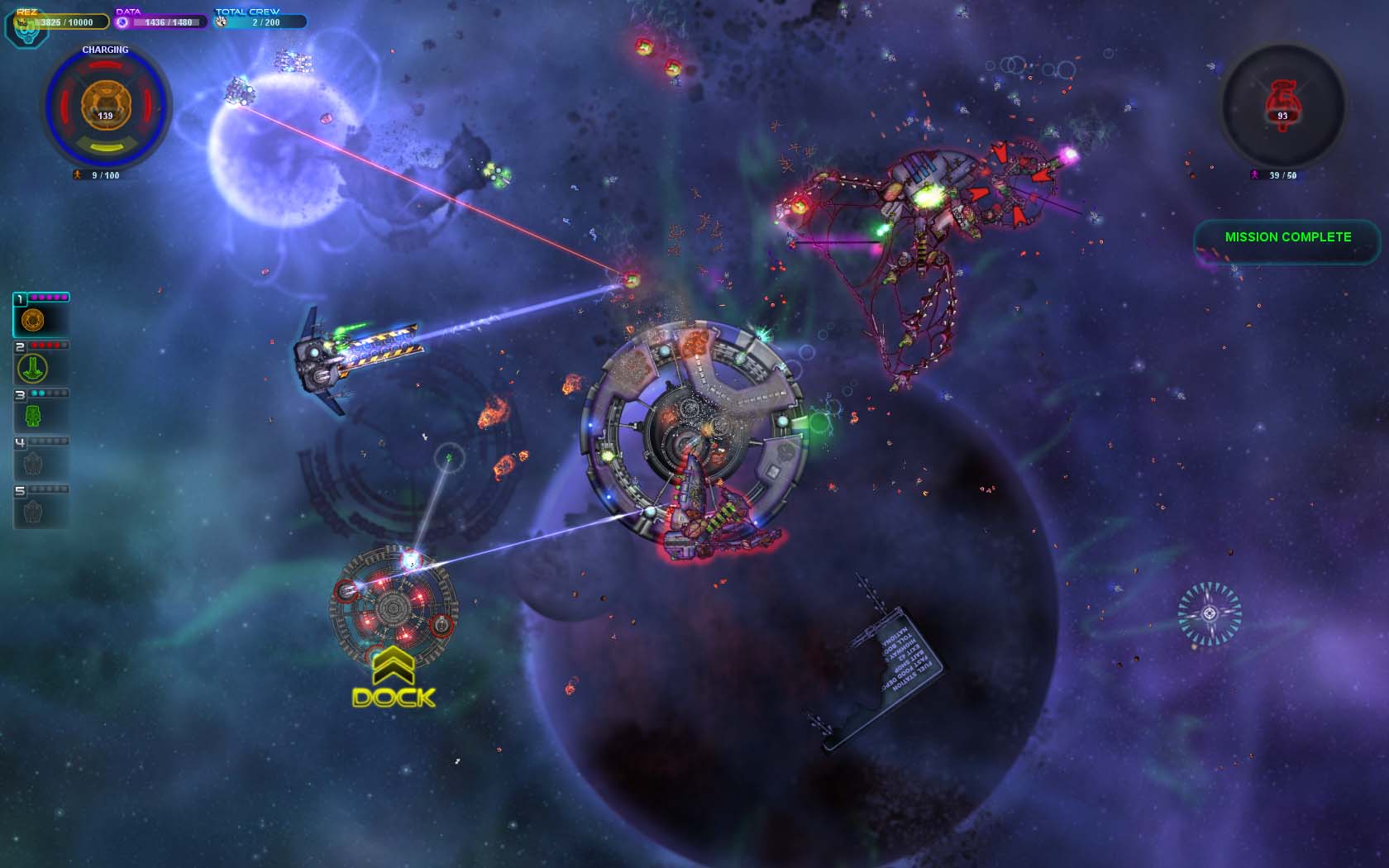Select the green crew icon in slot 3

[31, 416]
